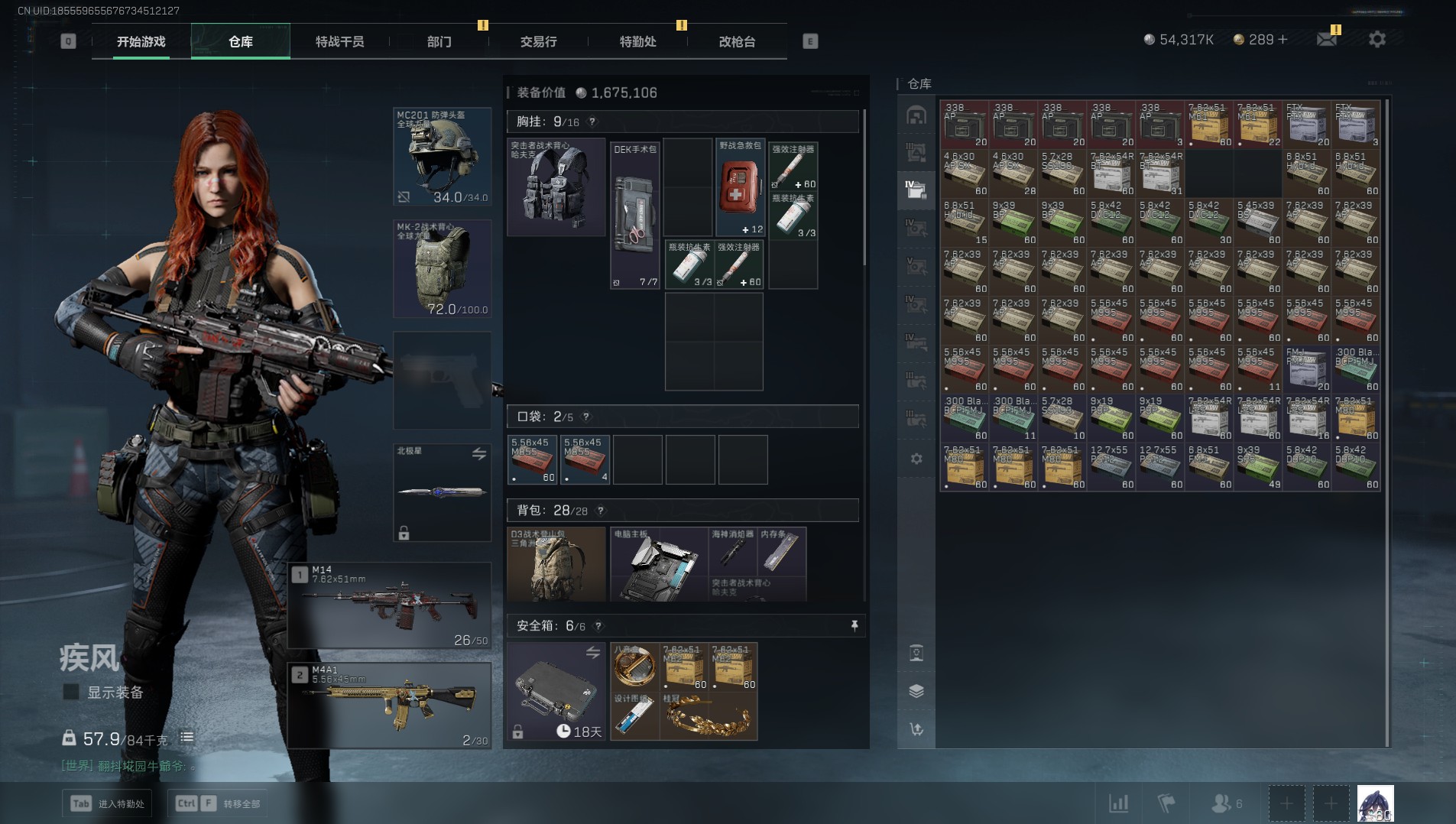Open the 特战干员 tab
The width and height of the screenshot is (1456, 824).
click(x=339, y=41)
